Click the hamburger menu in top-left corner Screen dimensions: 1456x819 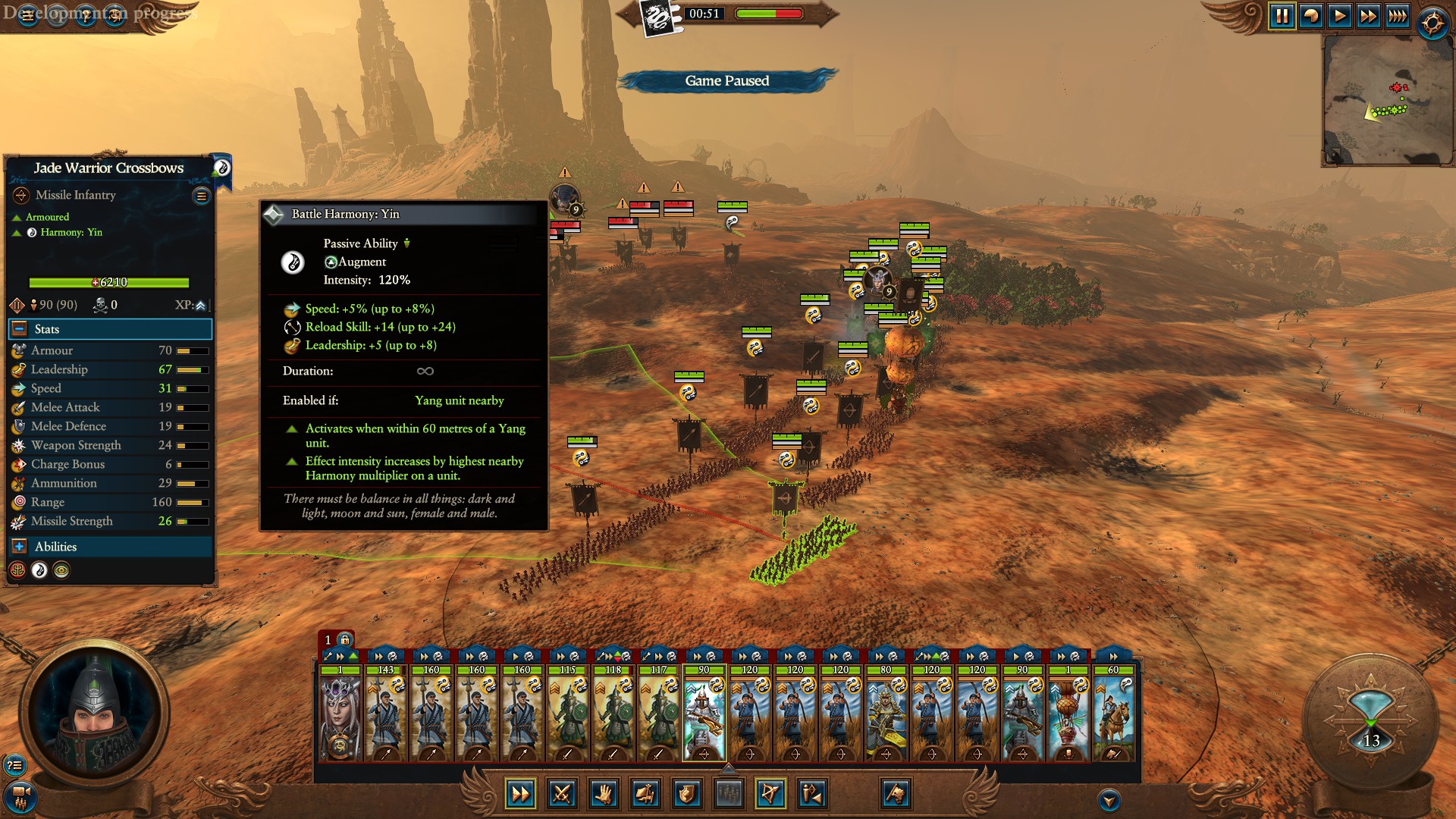pyautogui.click(x=27, y=15)
